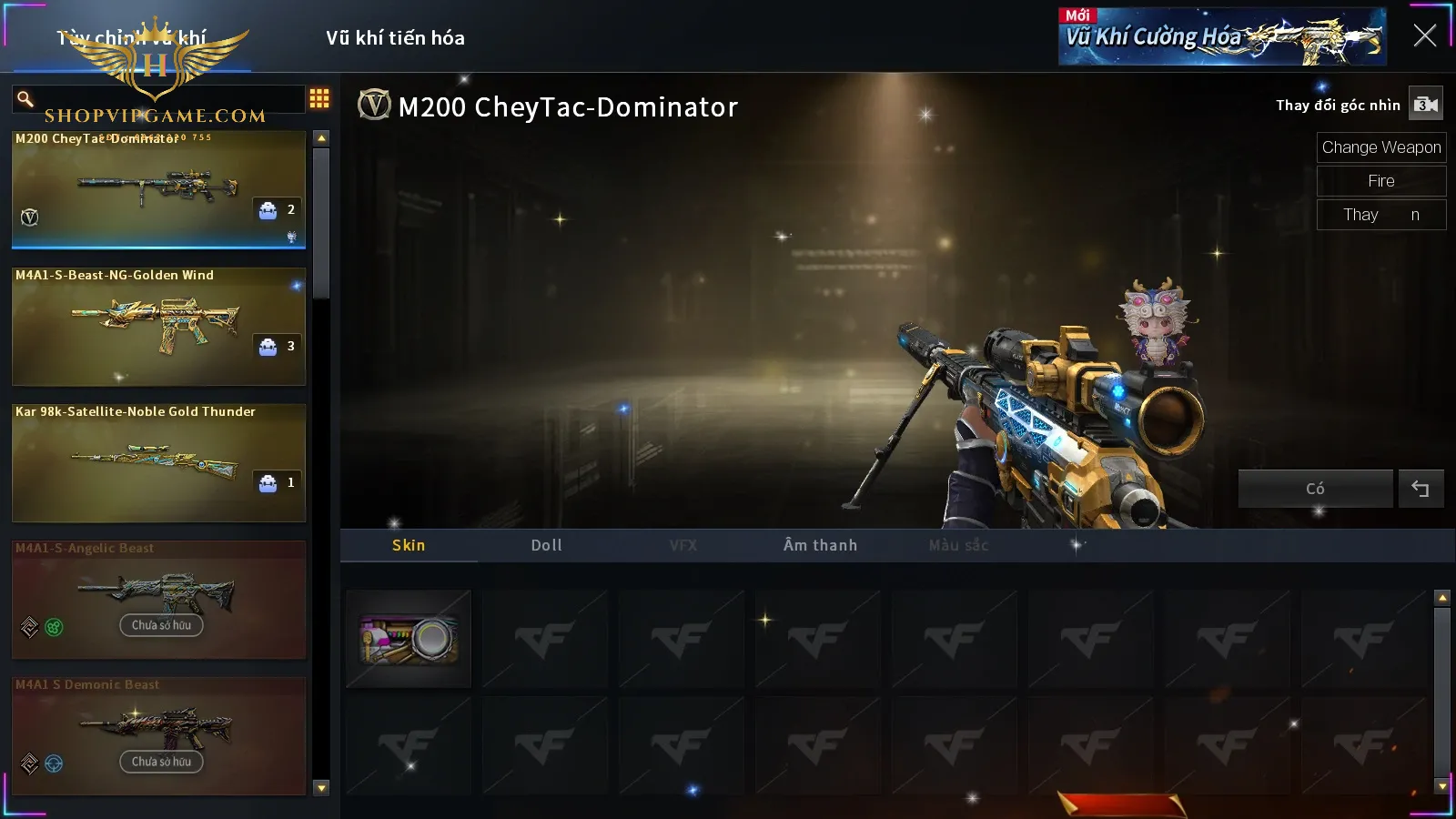This screenshot has width=1456, height=819.
Task: Click the Change Weapon button
Action: point(1380,147)
